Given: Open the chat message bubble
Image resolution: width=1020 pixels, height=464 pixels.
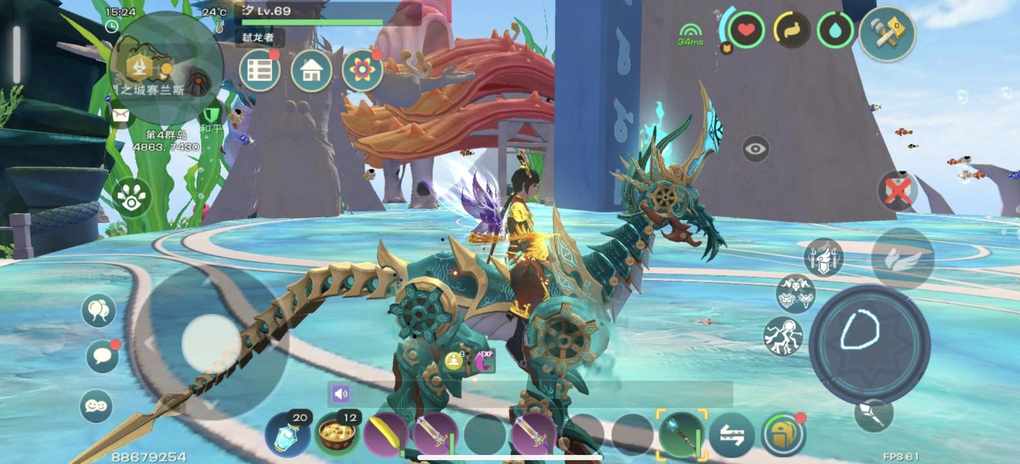Looking at the screenshot, I should click(x=101, y=355).
